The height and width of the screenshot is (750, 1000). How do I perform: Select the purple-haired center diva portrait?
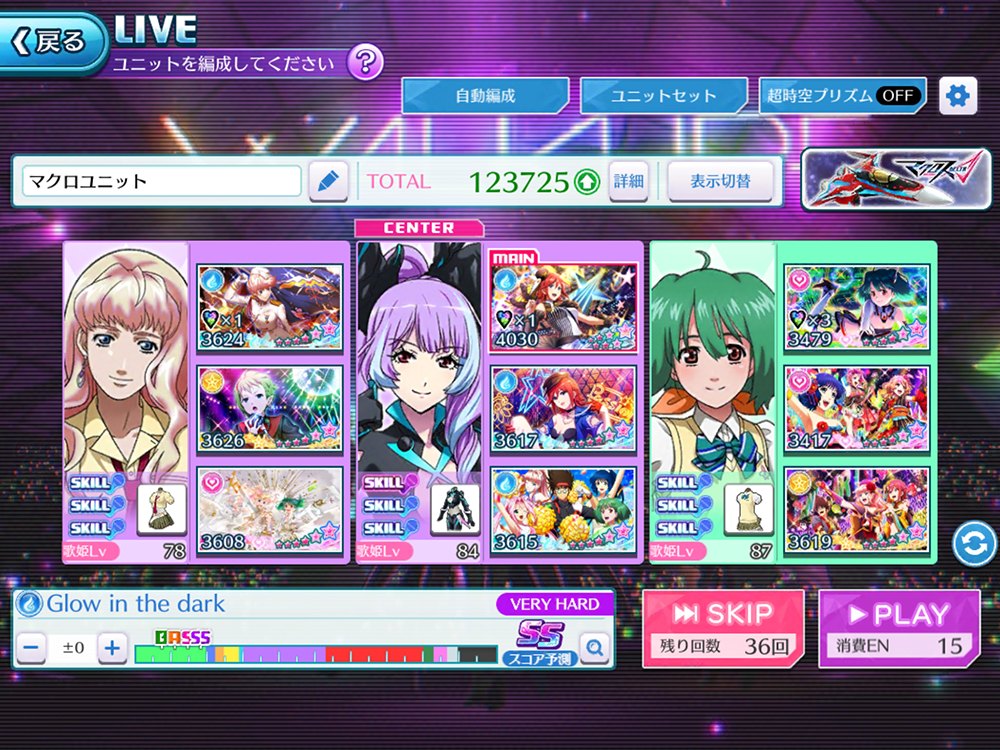[420, 370]
